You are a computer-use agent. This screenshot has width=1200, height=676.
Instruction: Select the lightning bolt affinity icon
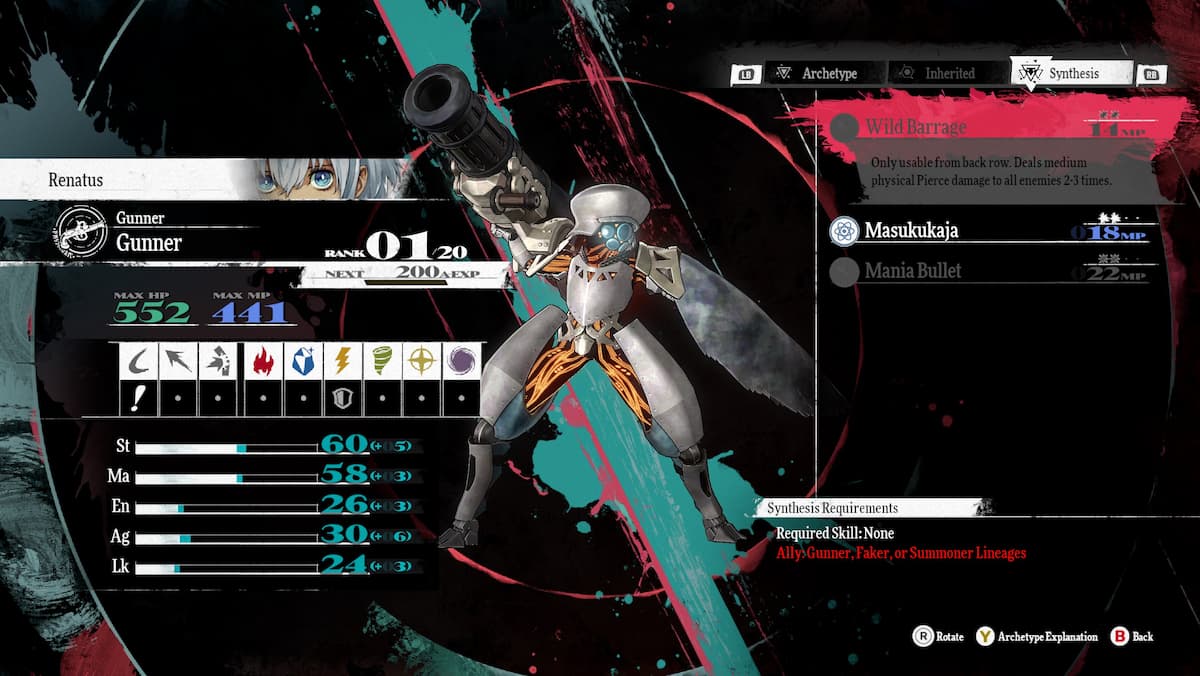342,361
